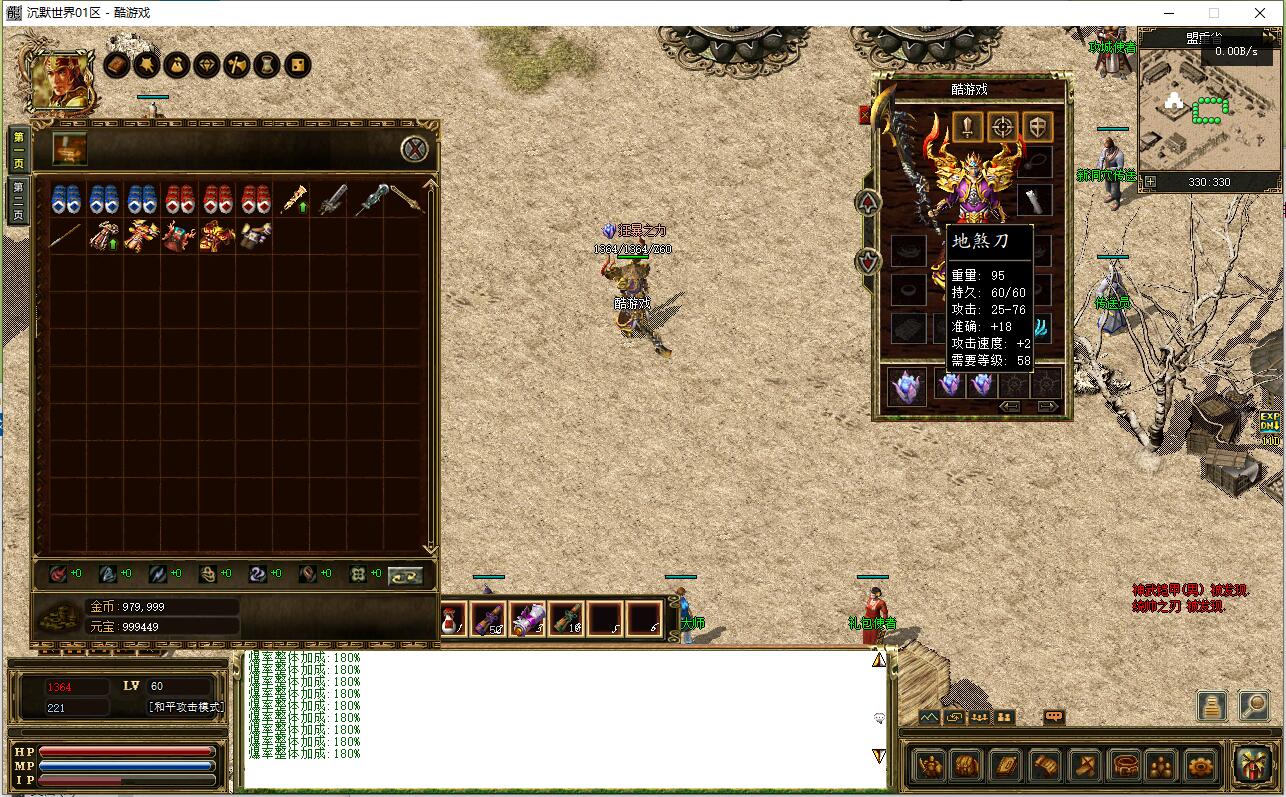Select the shield tab in character panel

(1037, 127)
